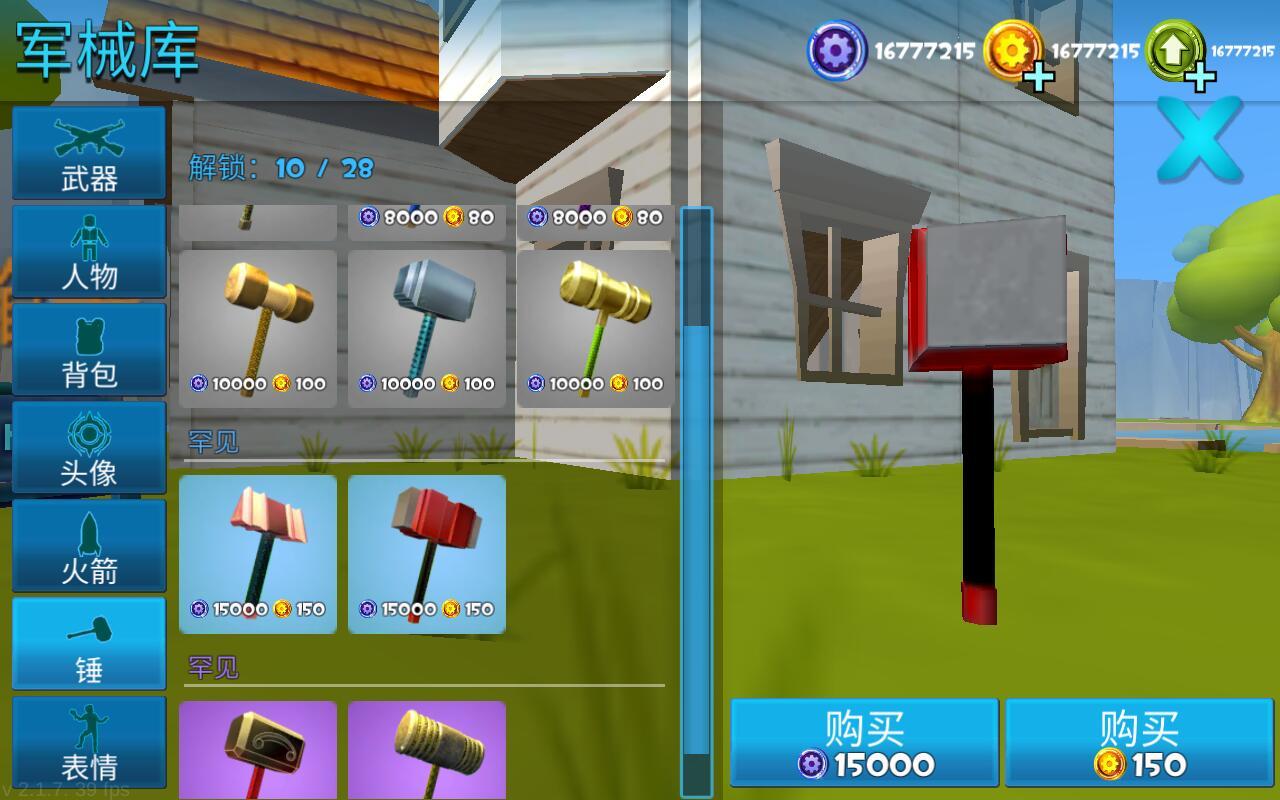The height and width of the screenshot is (800, 1280).
Task: Select the 背包 backpack category
Action: pyautogui.click(x=89, y=349)
